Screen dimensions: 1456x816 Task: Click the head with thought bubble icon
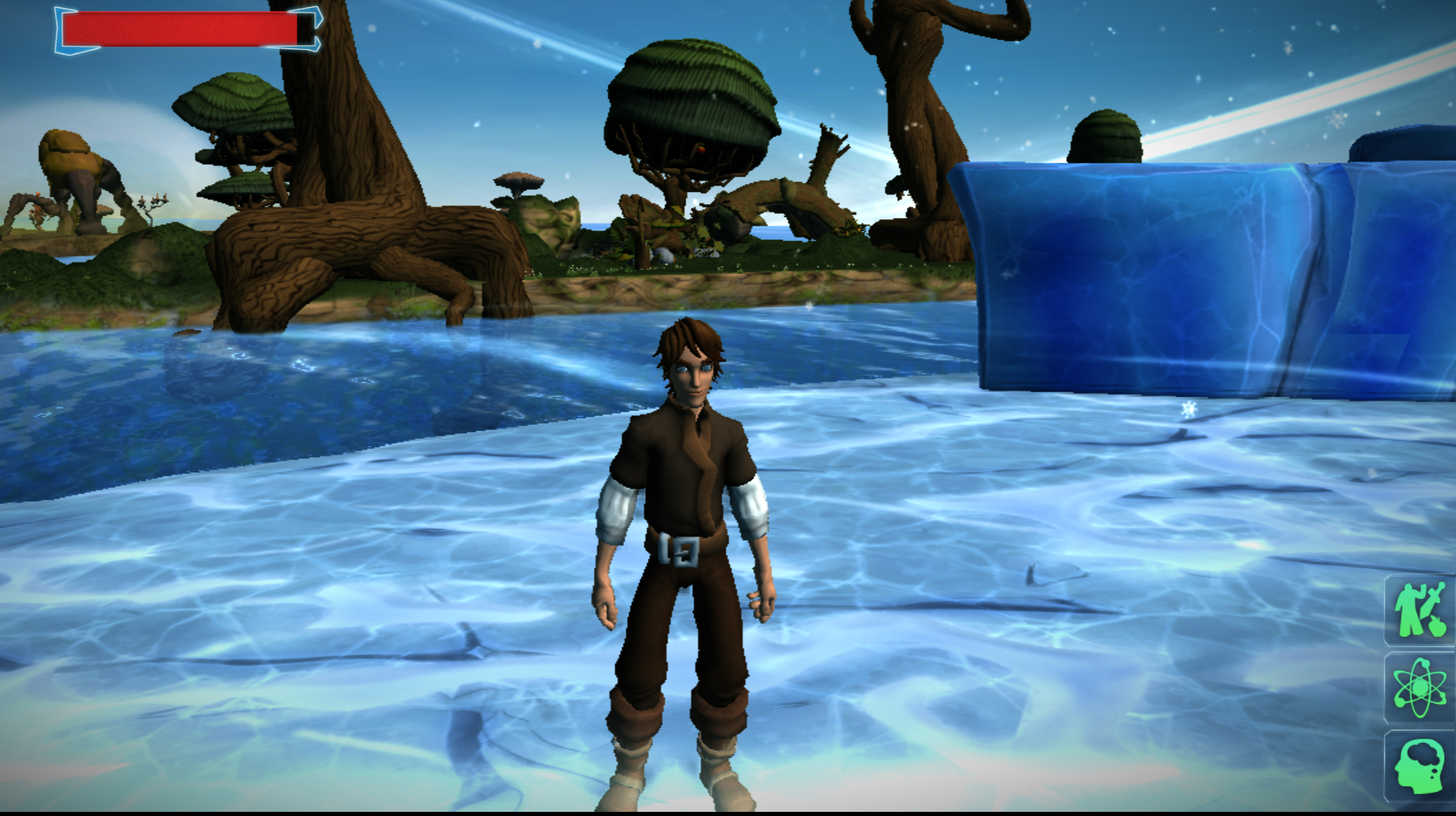pos(1419,765)
